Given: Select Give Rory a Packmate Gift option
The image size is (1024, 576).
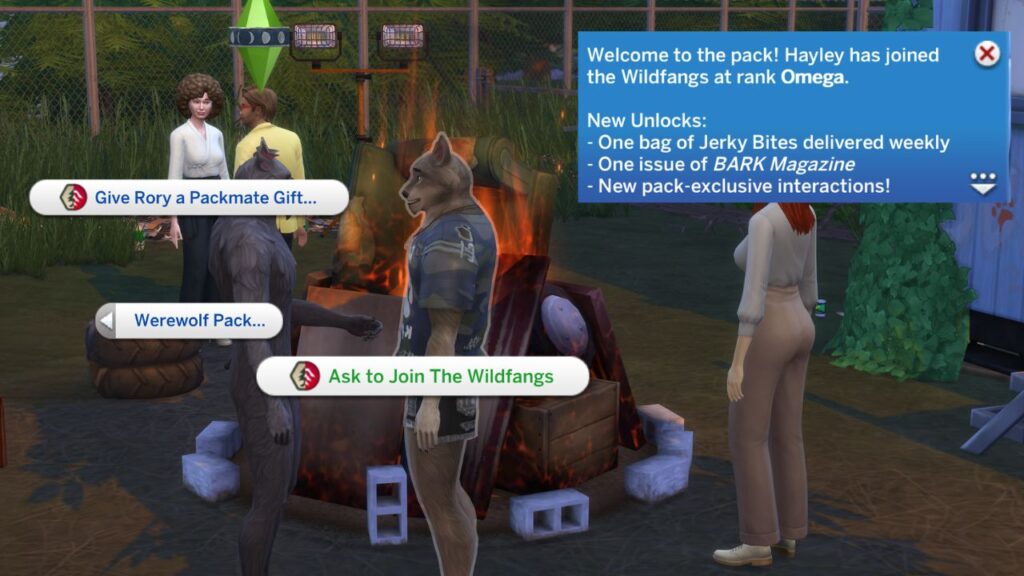Looking at the screenshot, I should click(x=190, y=198).
